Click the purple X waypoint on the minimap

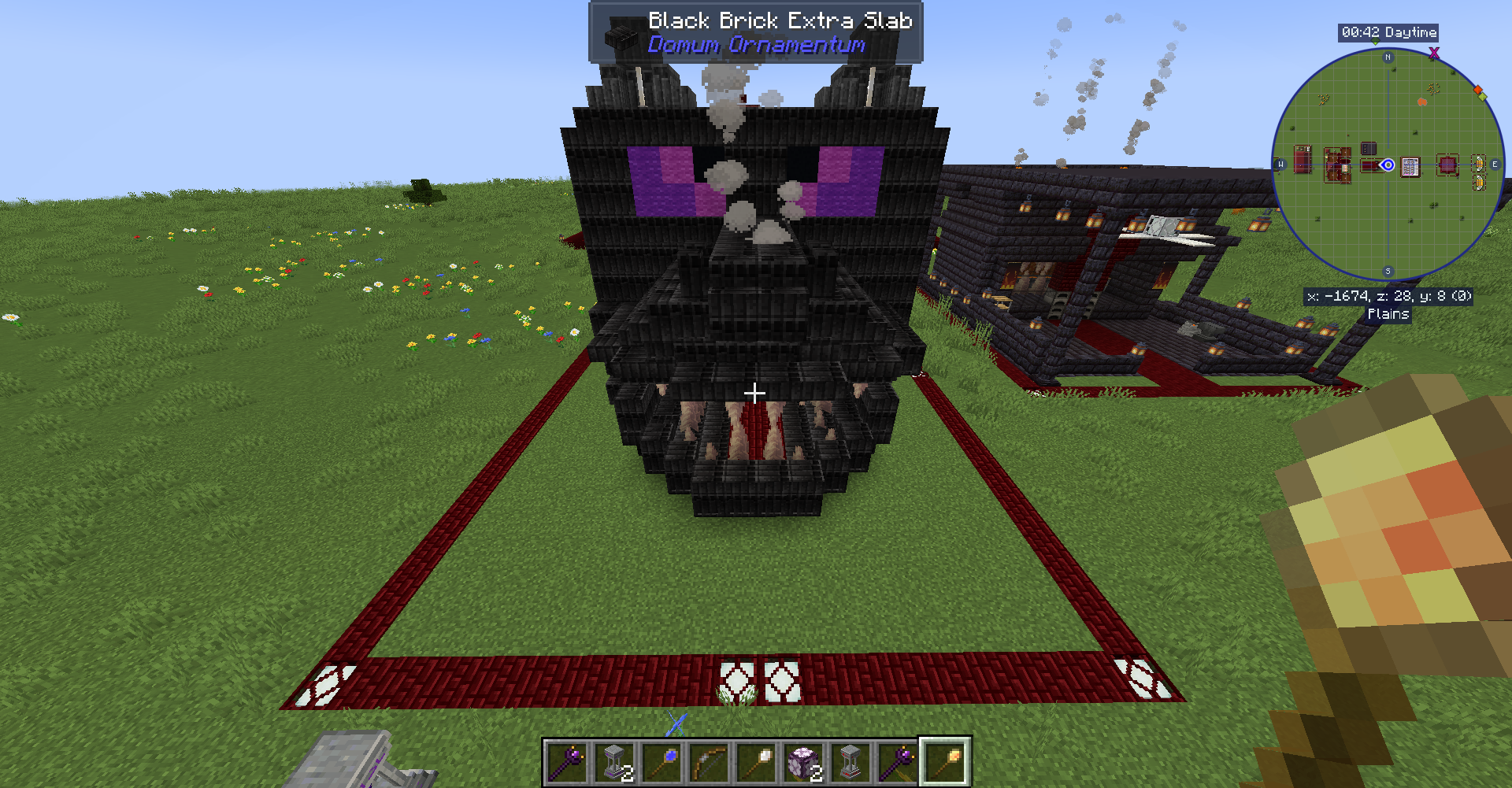pos(1433,54)
